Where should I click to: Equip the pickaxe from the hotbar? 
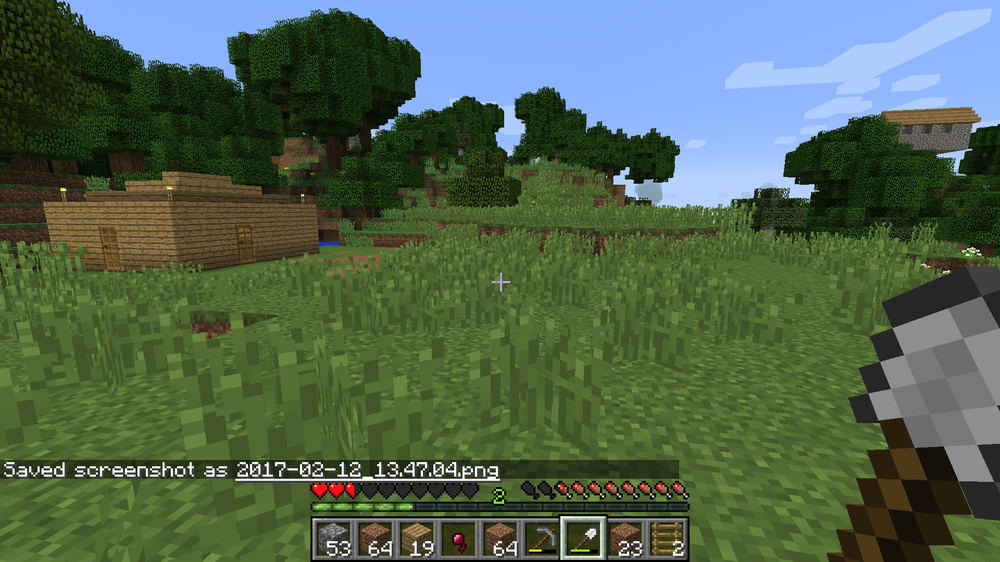pyautogui.click(x=541, y=539)
